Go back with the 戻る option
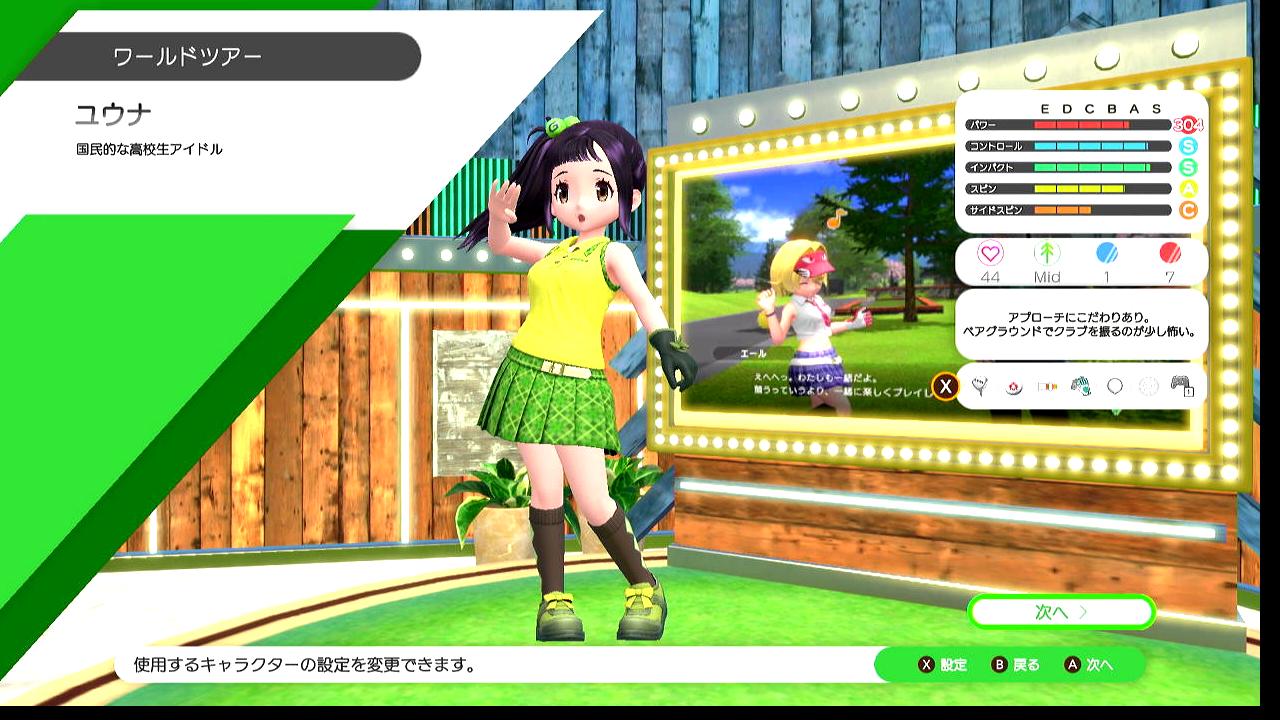The image size is (1280, 720). pos(1015,665)
